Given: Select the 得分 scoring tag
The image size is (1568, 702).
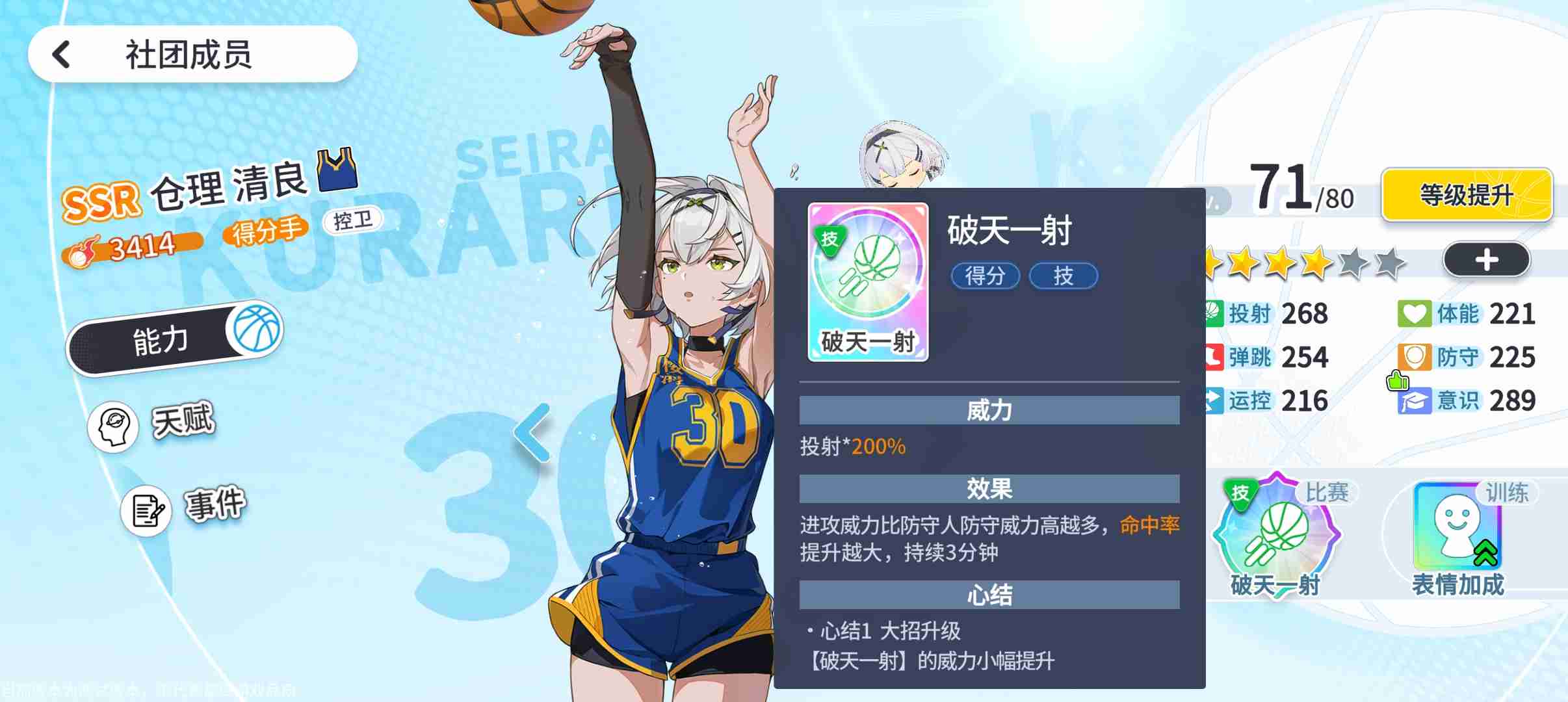Looking at the screenshot, I should click(986, 276).
